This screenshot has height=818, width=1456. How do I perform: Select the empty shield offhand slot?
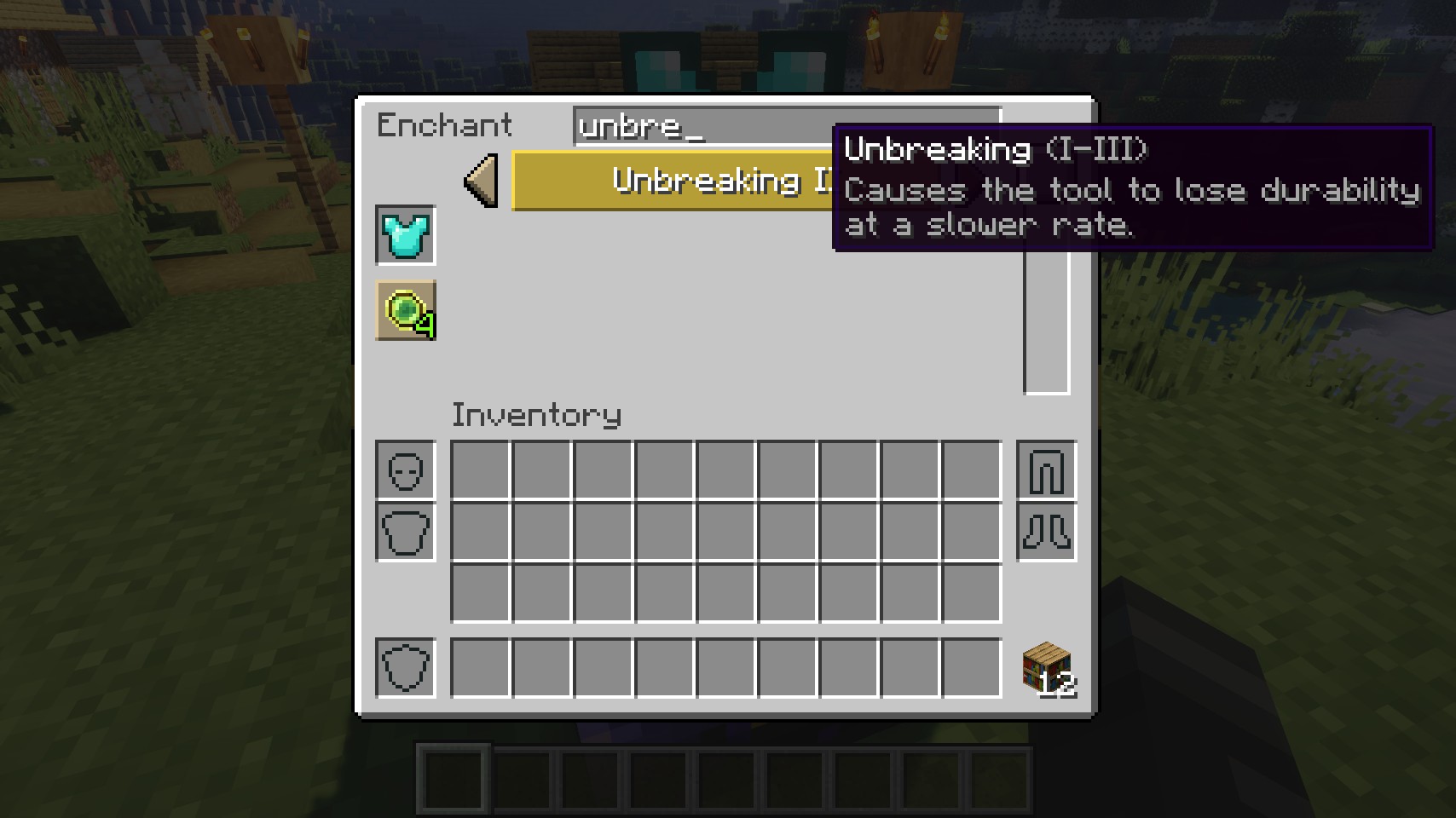[x=406, y=668]
